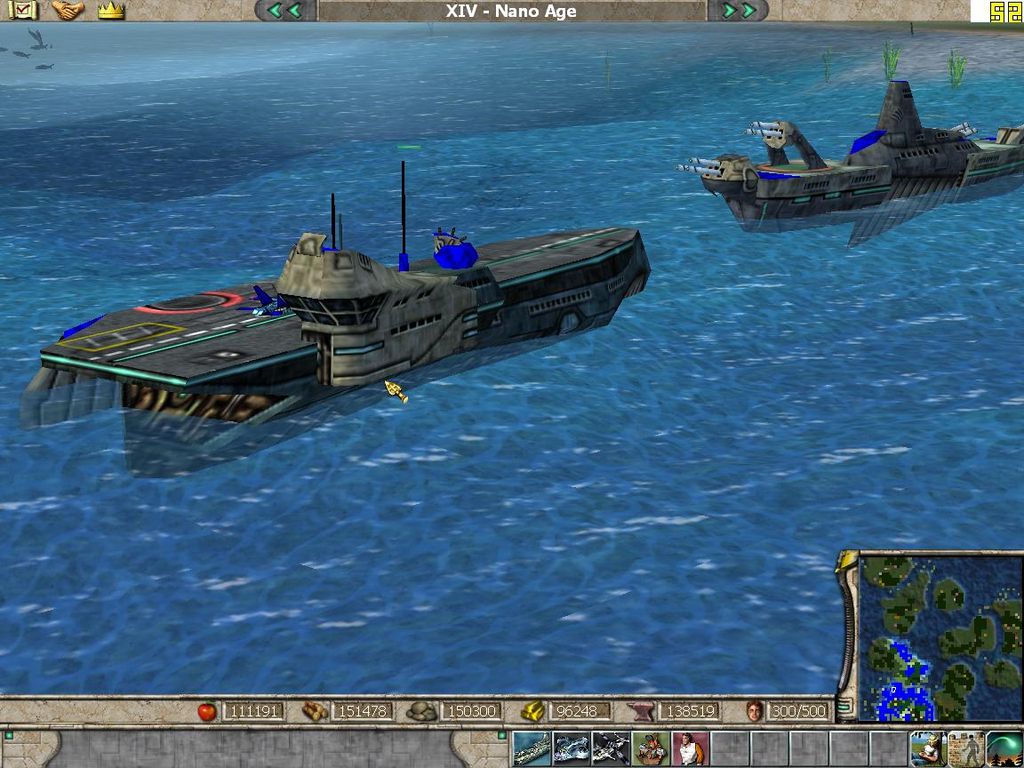Click the walking figure silhouette icon
The height and width of the screenshot is (768, 1024).
point(966,749)
